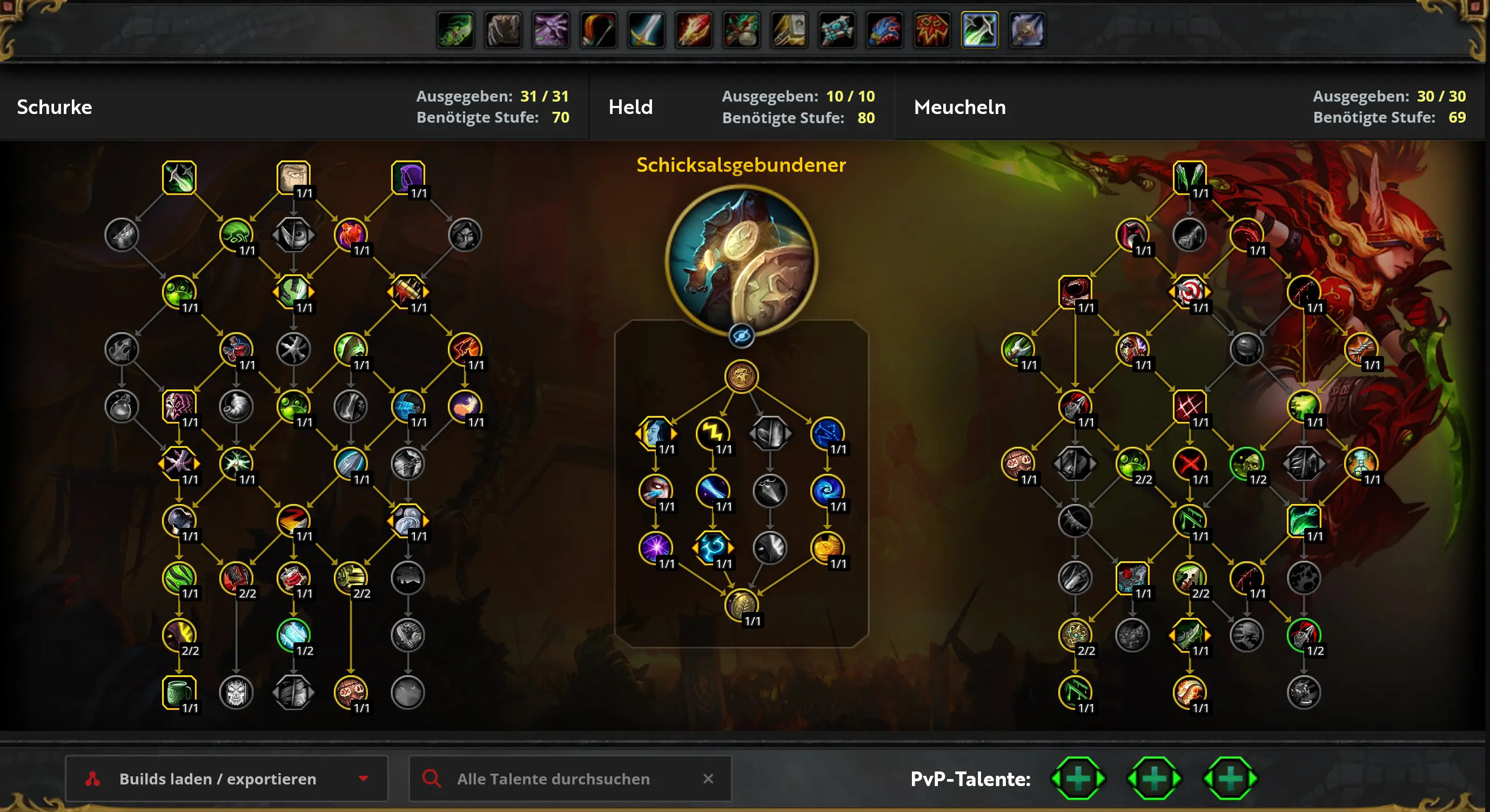Choose the blue constellation hero talent
Screen dimensions: 1490x812
[x=827, y=433]
